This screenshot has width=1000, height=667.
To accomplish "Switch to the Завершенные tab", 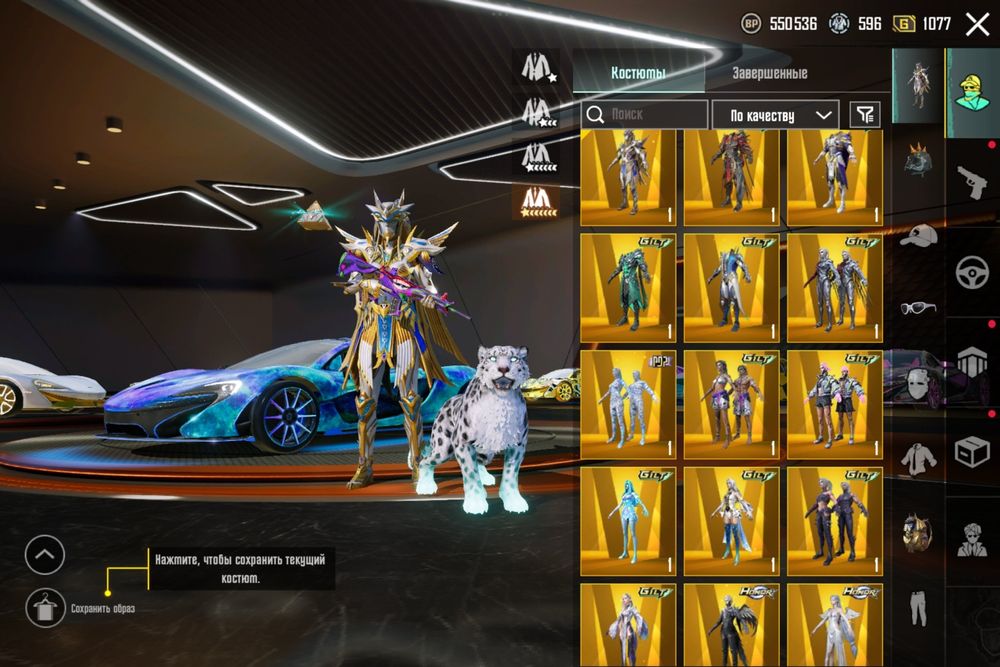I will 769,73.
